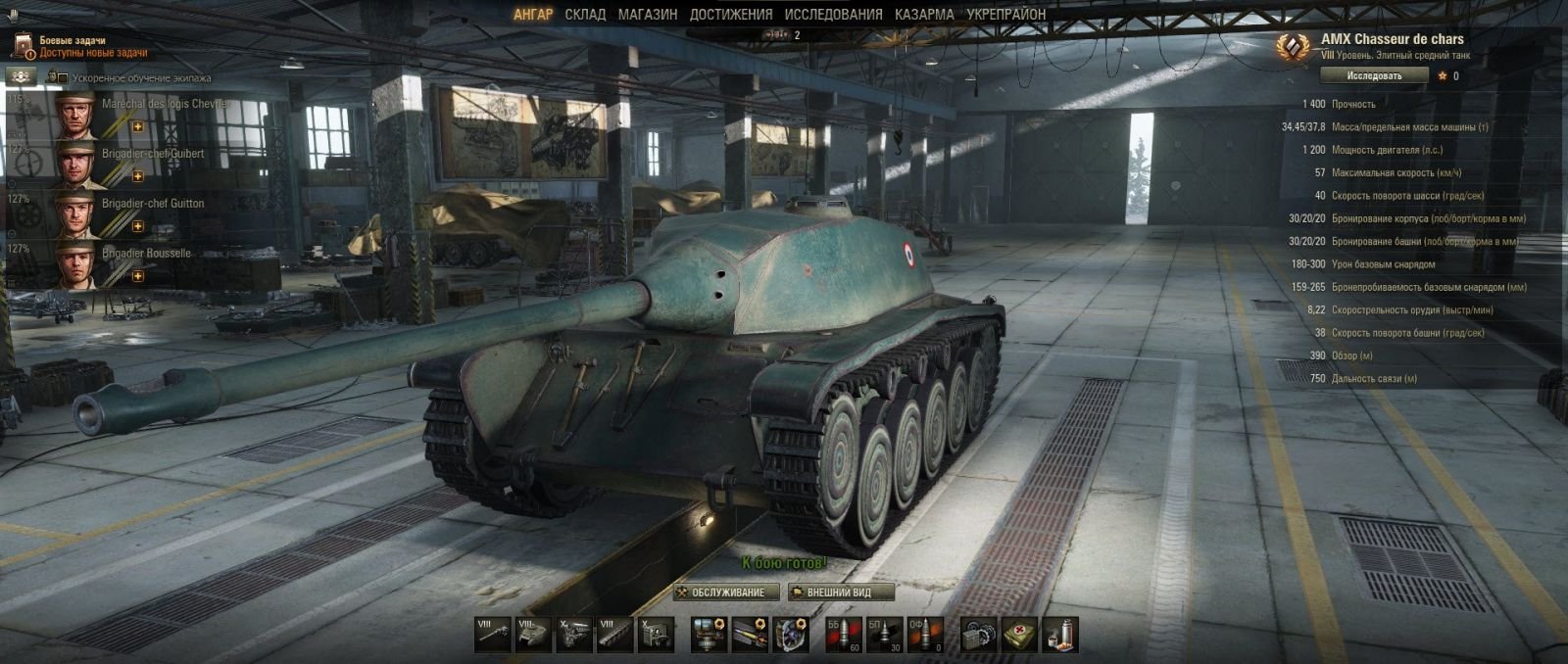Toggle the Ускоренное обучение экипажа checkbox

[63, 78]
